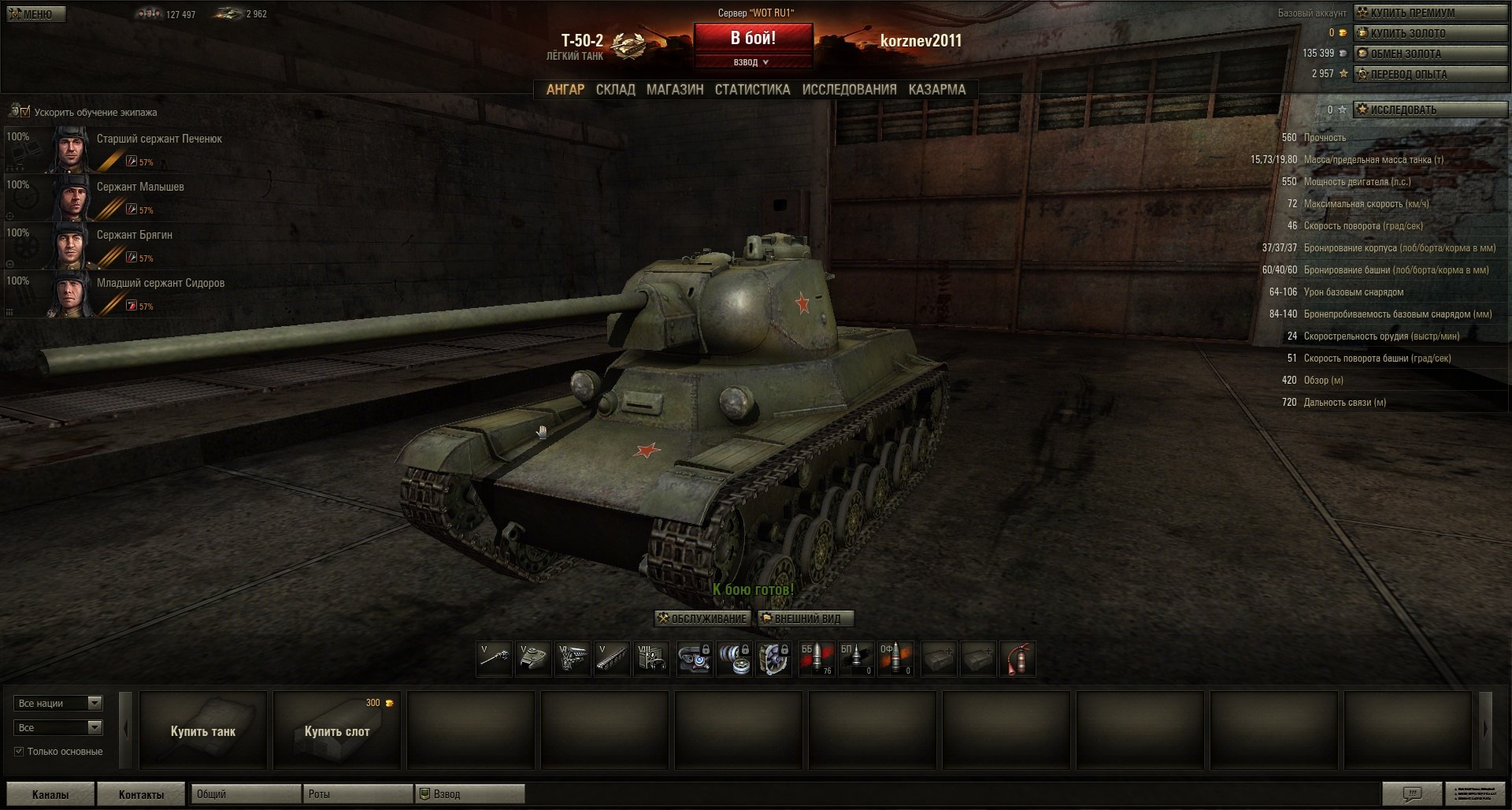The height and width of the screenshot is (810, 1512).
Task: Open ПЕРЕВОД ОПЫТА conversion
Action: pos(1429,74)
